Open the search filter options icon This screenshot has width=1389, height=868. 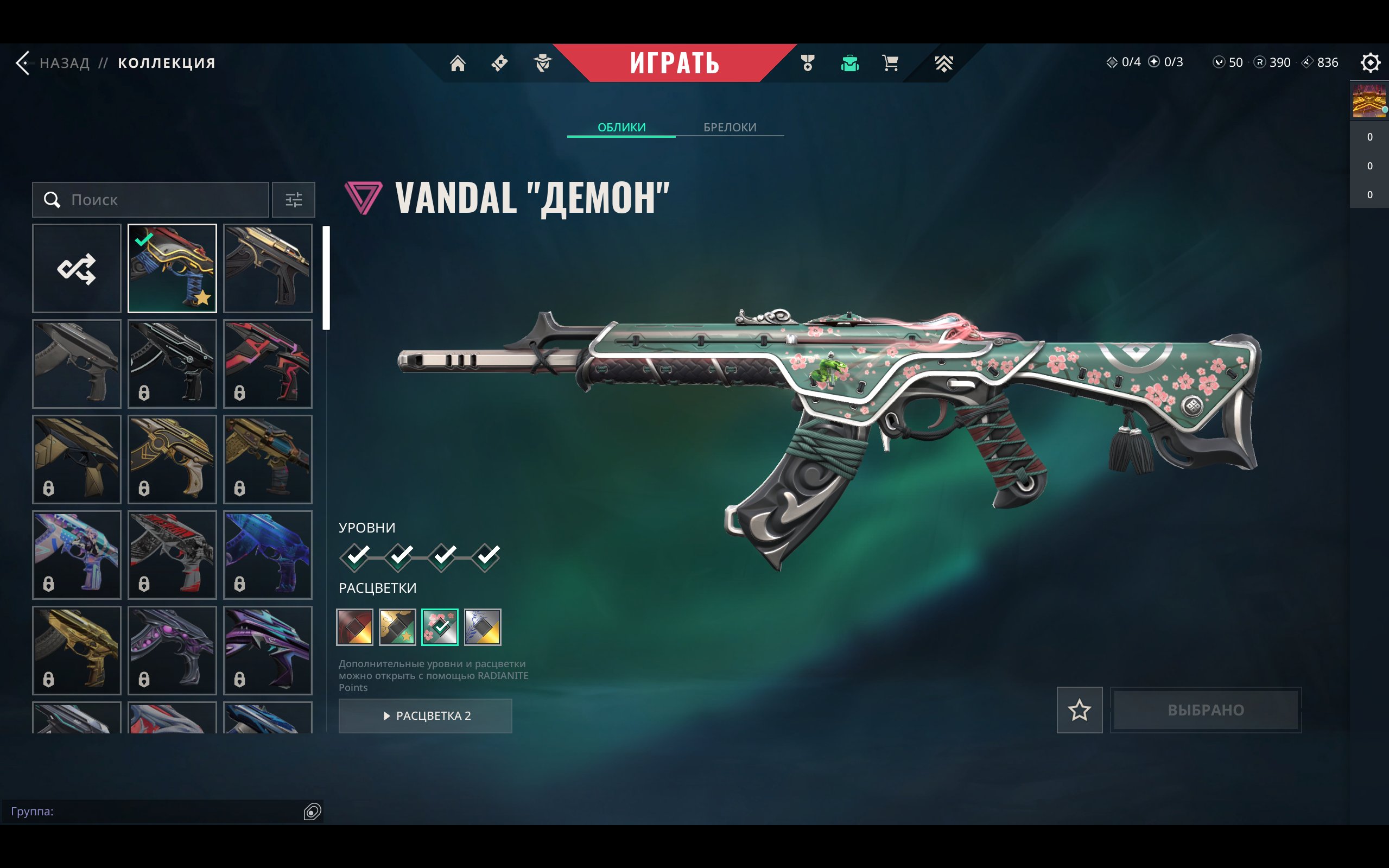coord(294,200)
